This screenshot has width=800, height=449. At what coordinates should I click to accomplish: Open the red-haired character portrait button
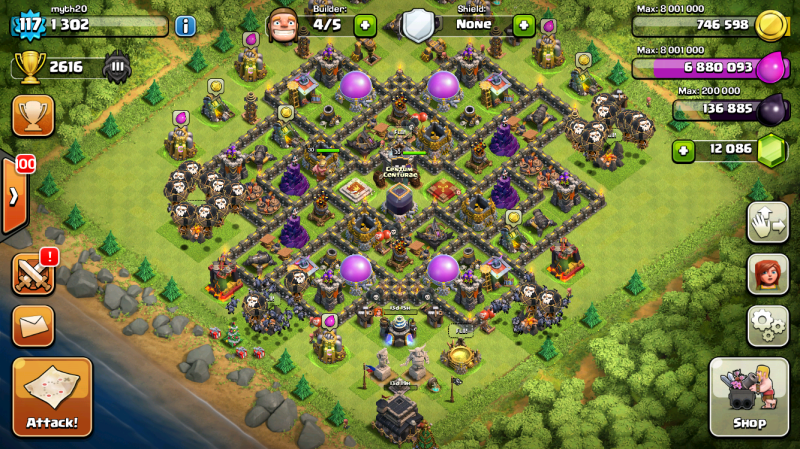pos(768,274)
